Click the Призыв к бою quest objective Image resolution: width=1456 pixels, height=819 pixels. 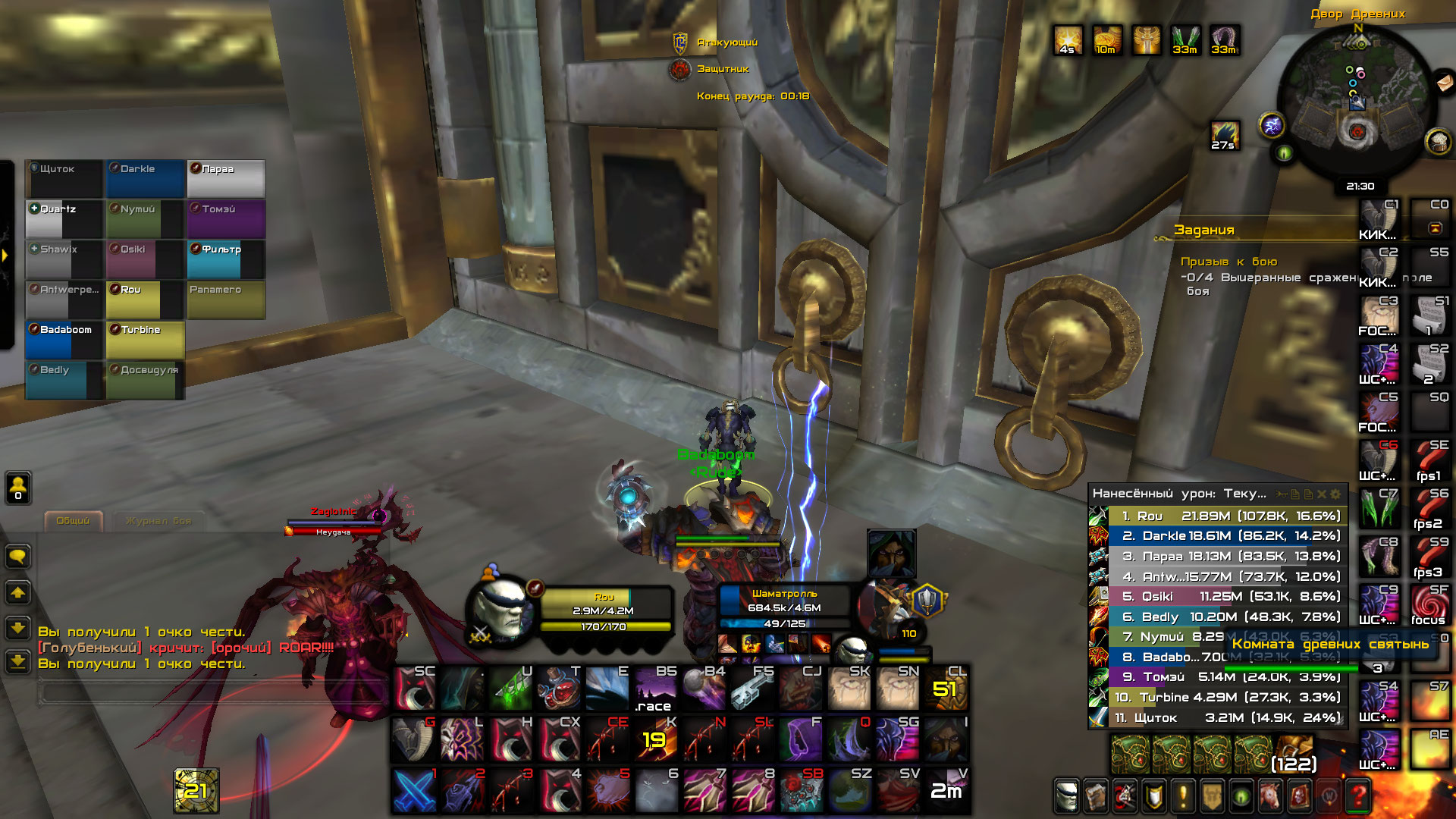tap(1228, 262)
